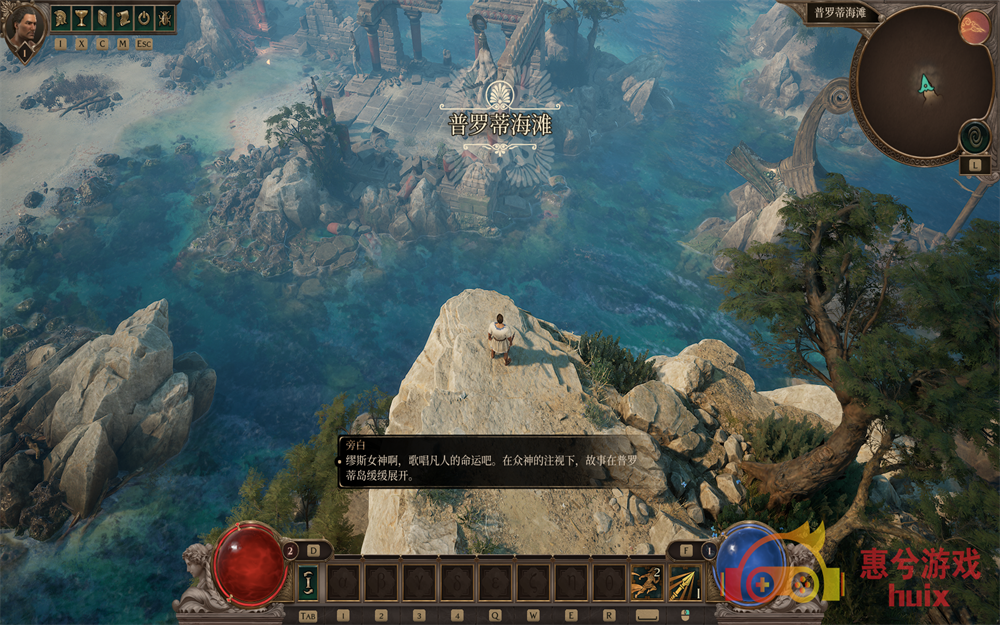Image resolution: width=1000 pixels, height=625 pixels.
Task: Click the power symbol menu icon
Action: point(143,18)
